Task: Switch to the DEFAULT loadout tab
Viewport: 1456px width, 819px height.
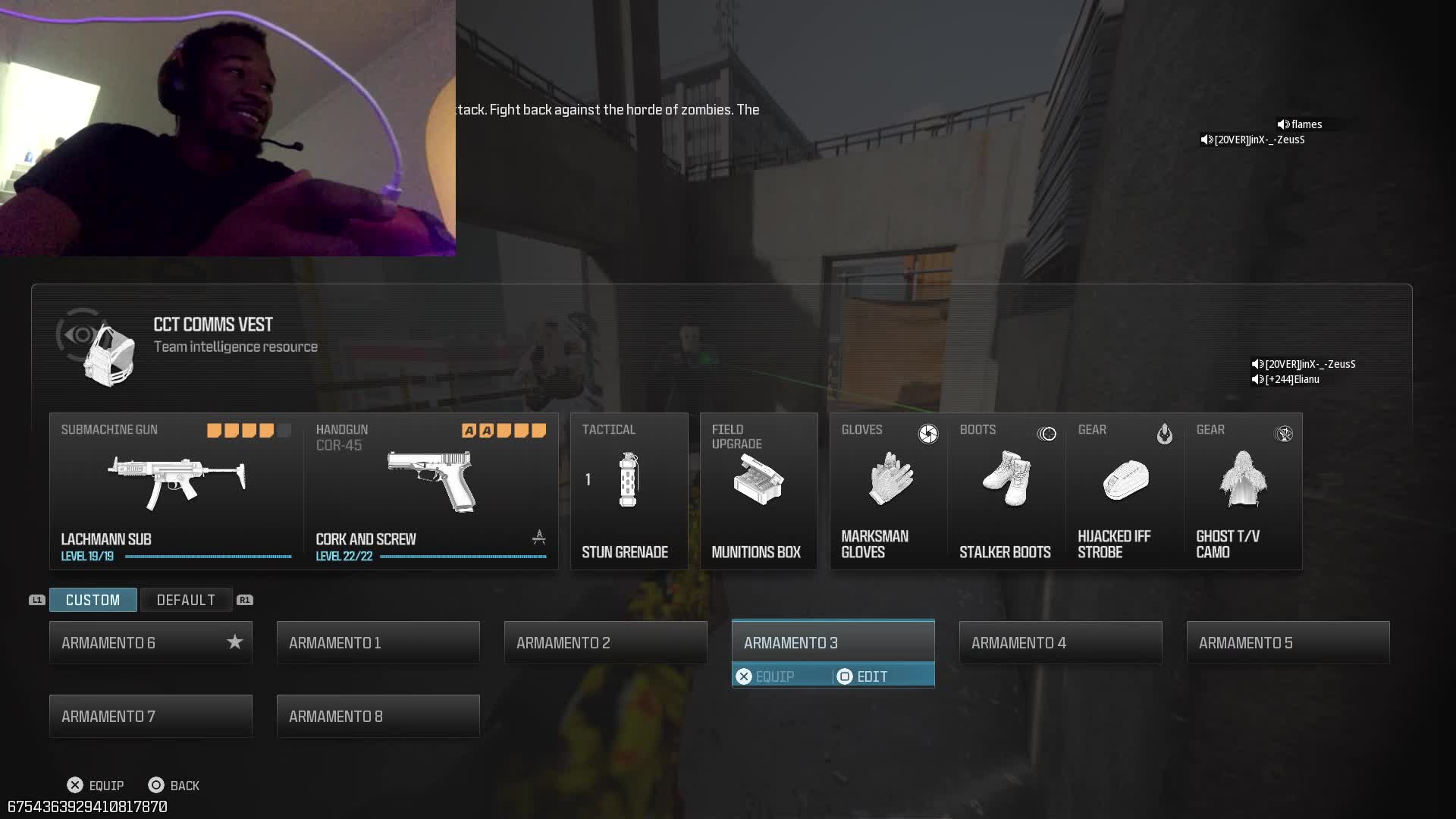Action: [186, 600]
